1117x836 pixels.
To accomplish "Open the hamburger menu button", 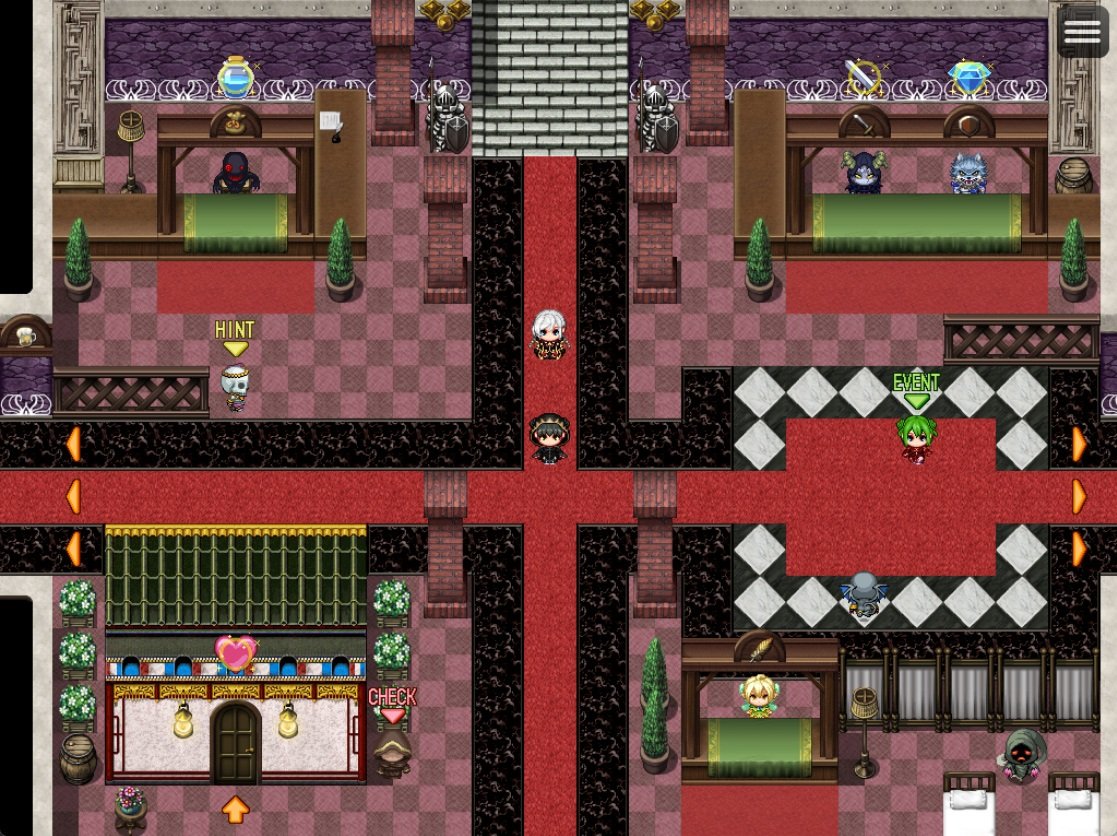I will point(1082,32).
